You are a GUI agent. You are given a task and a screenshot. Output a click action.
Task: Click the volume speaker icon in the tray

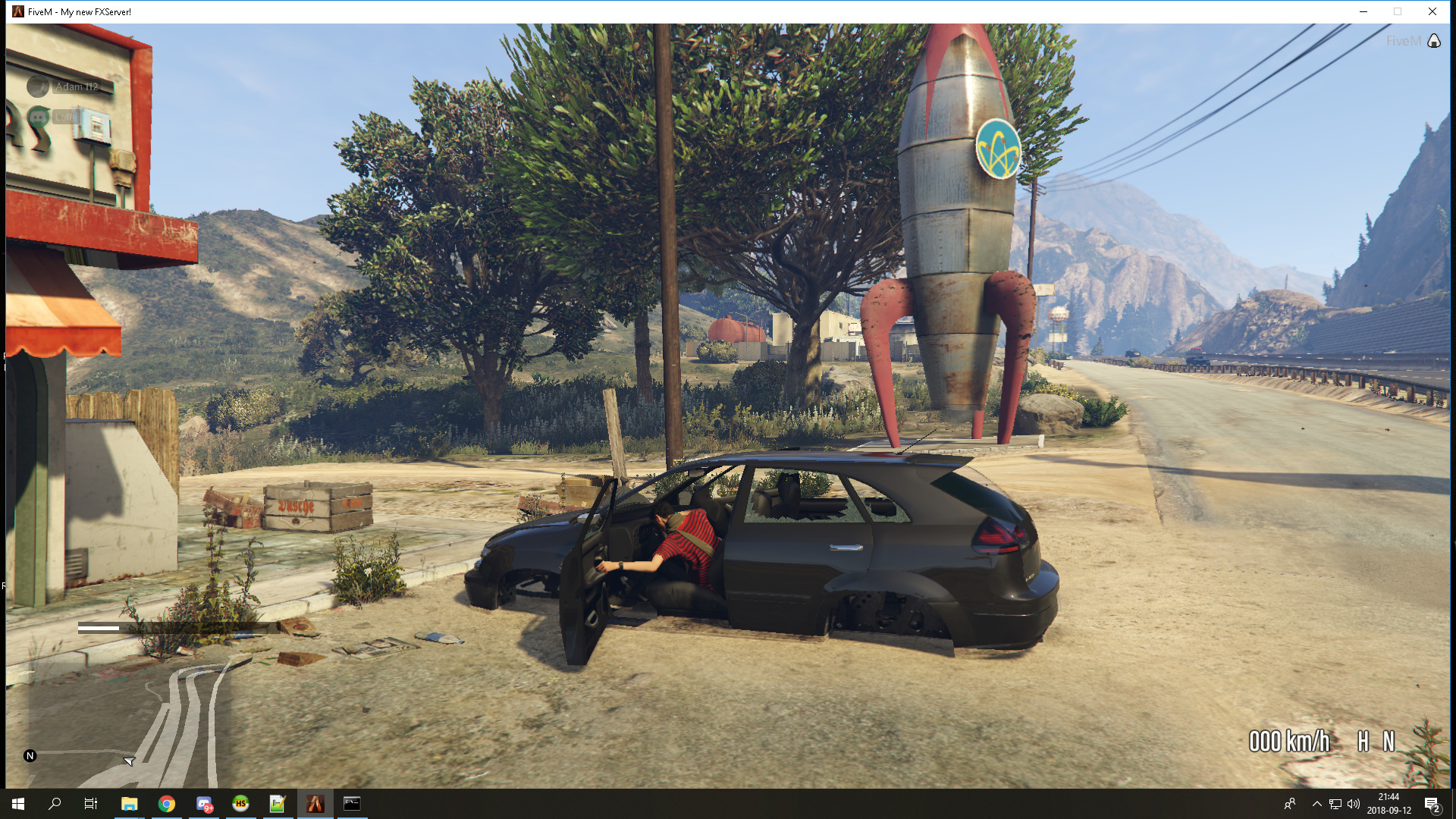coord(1354,804)
